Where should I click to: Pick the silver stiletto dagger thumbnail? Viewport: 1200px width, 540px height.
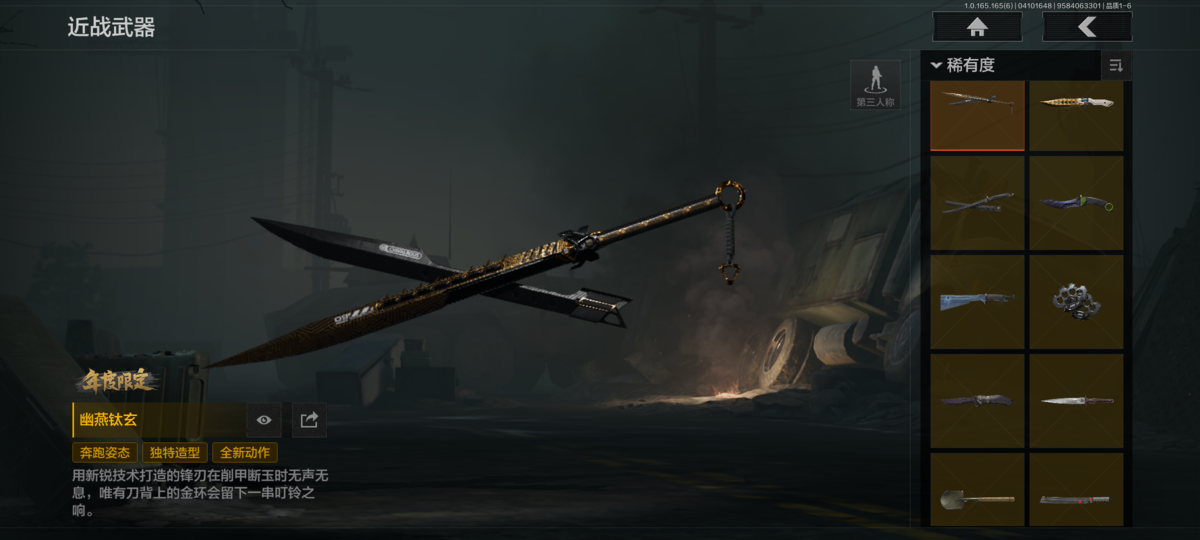(1076, 401)
